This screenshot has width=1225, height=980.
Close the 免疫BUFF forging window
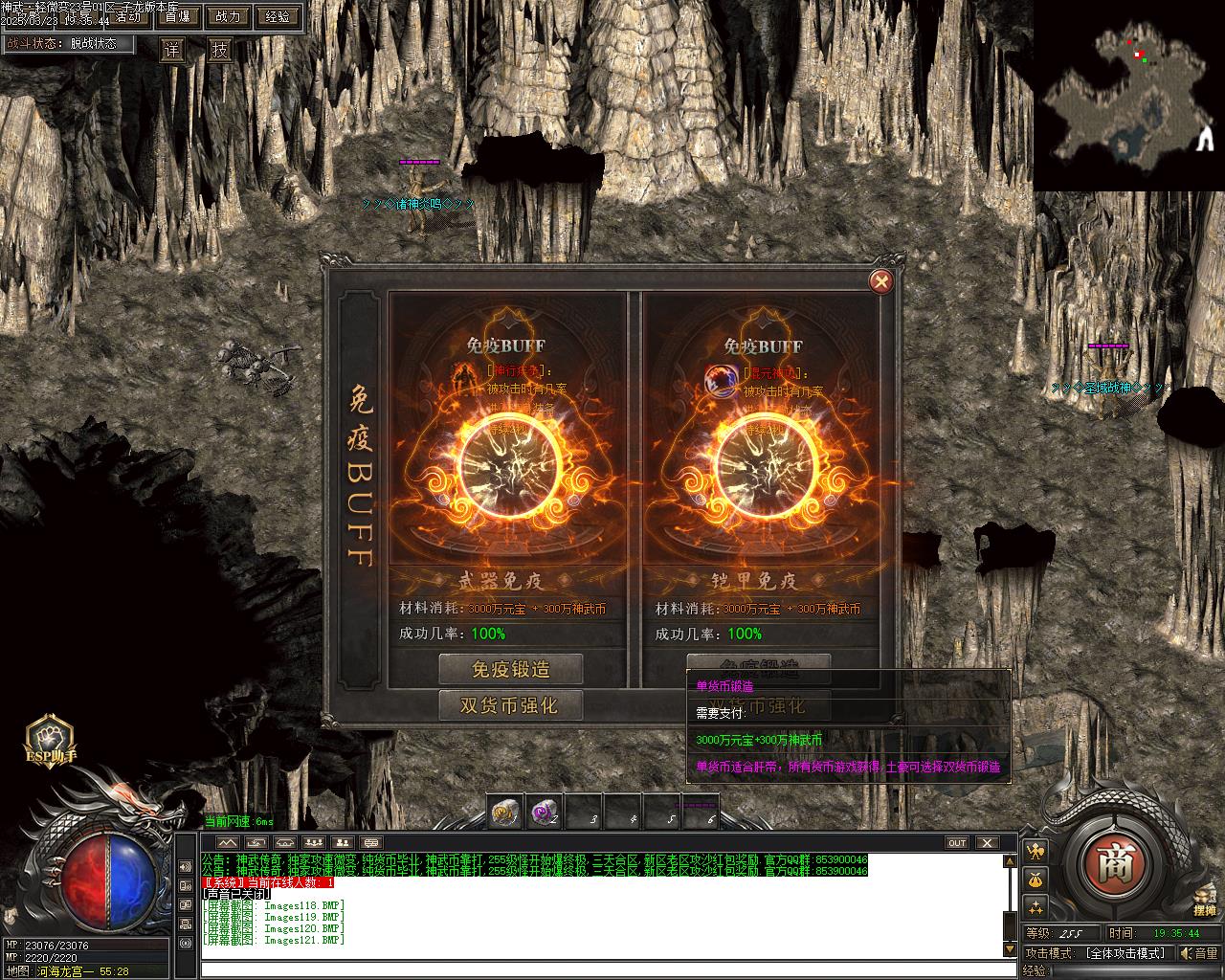[880, 281]
